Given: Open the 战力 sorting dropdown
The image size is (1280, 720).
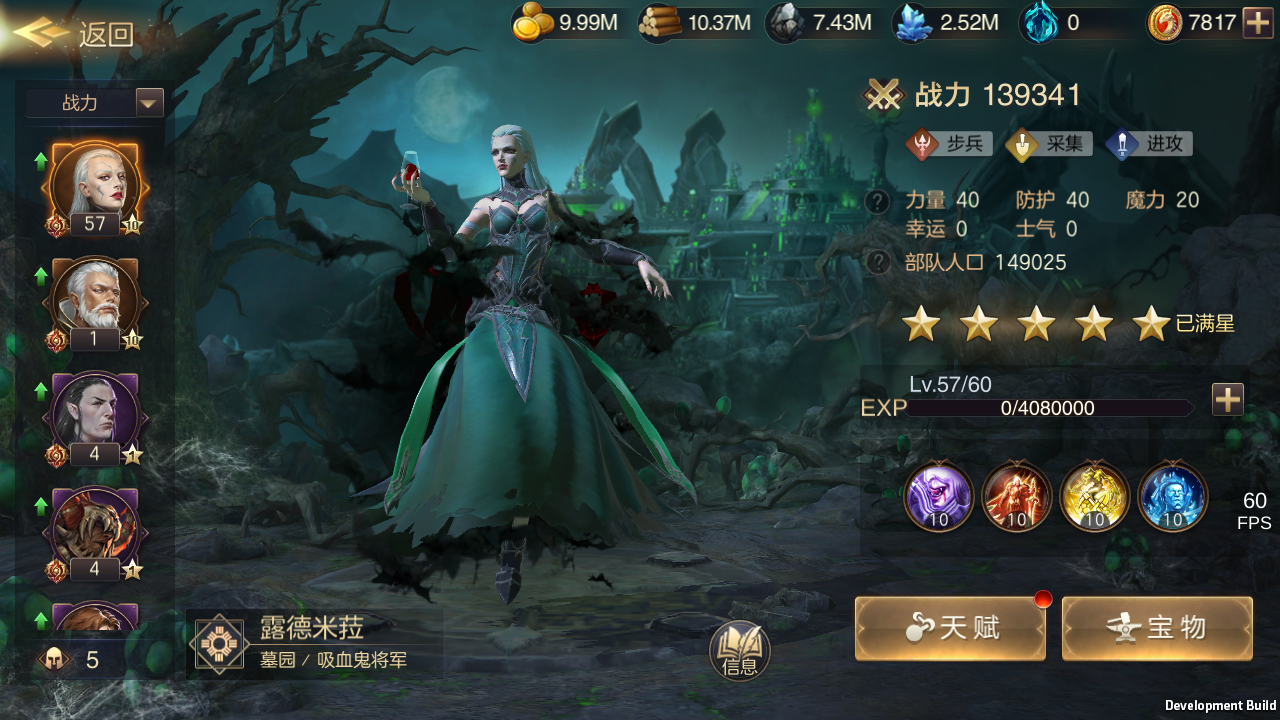Looking at the screenshot, I should (x=95, y=102).
